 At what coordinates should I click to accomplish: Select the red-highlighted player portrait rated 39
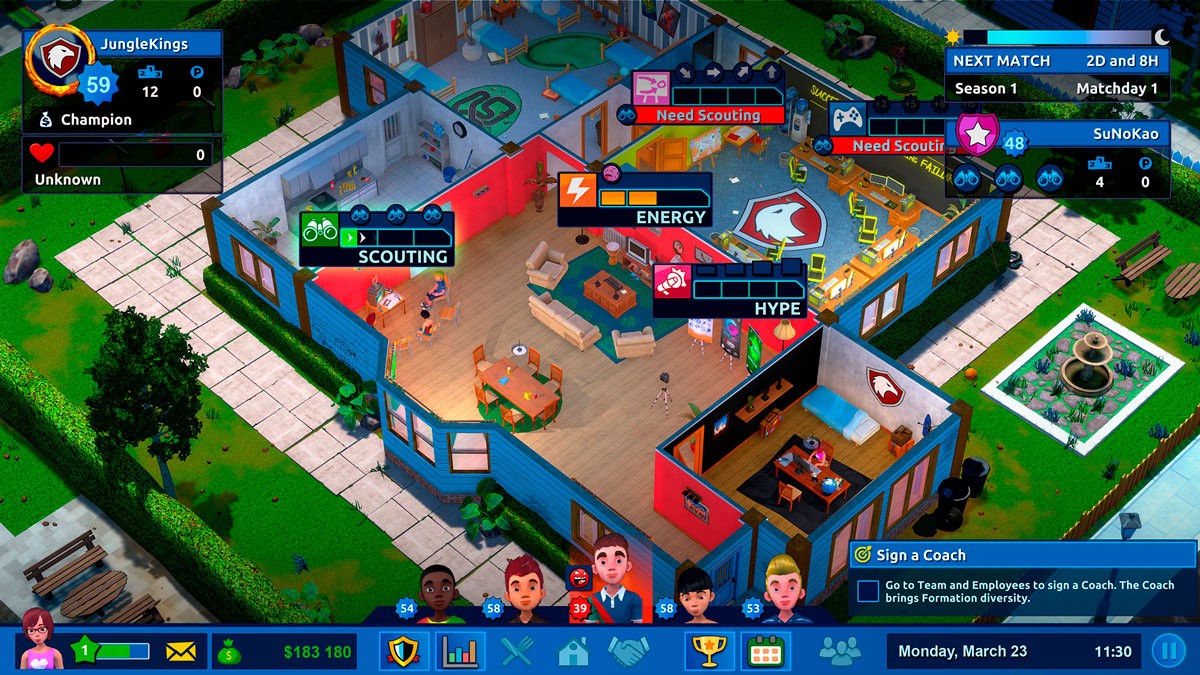click(x=610, y=580)
